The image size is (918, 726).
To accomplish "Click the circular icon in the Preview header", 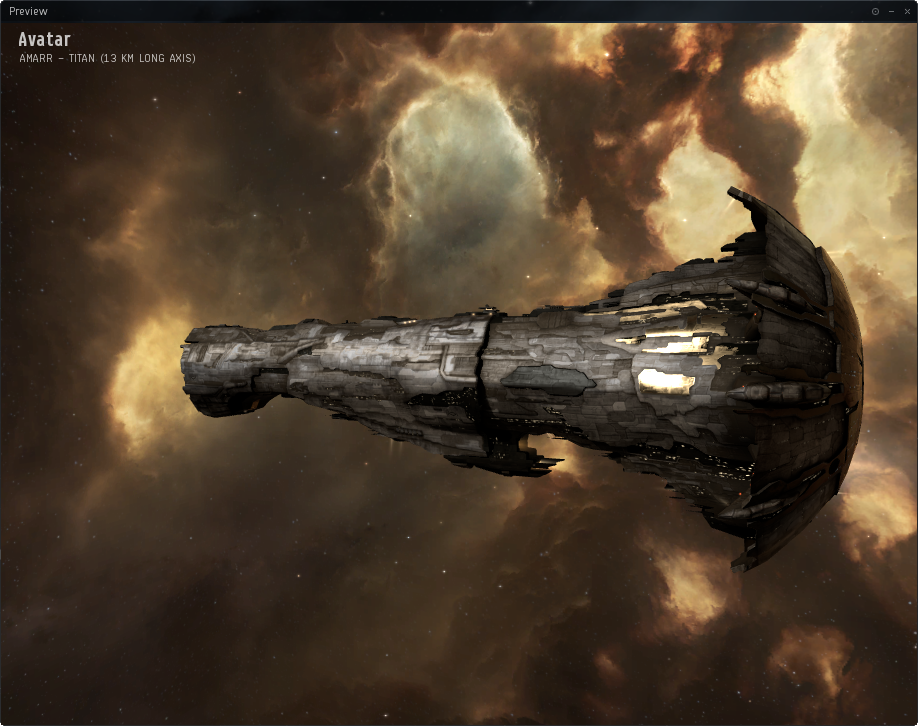I will (875, 11).
